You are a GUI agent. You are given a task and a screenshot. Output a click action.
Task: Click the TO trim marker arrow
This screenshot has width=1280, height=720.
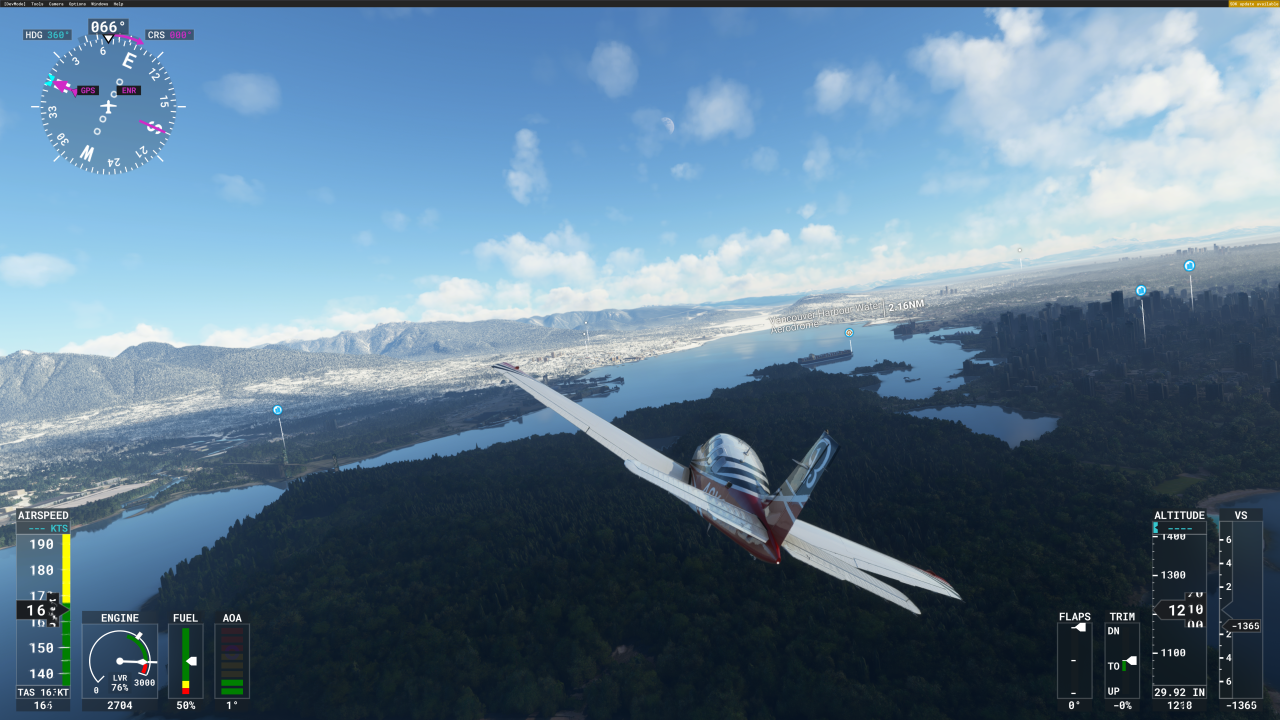tap(1131, 659)
